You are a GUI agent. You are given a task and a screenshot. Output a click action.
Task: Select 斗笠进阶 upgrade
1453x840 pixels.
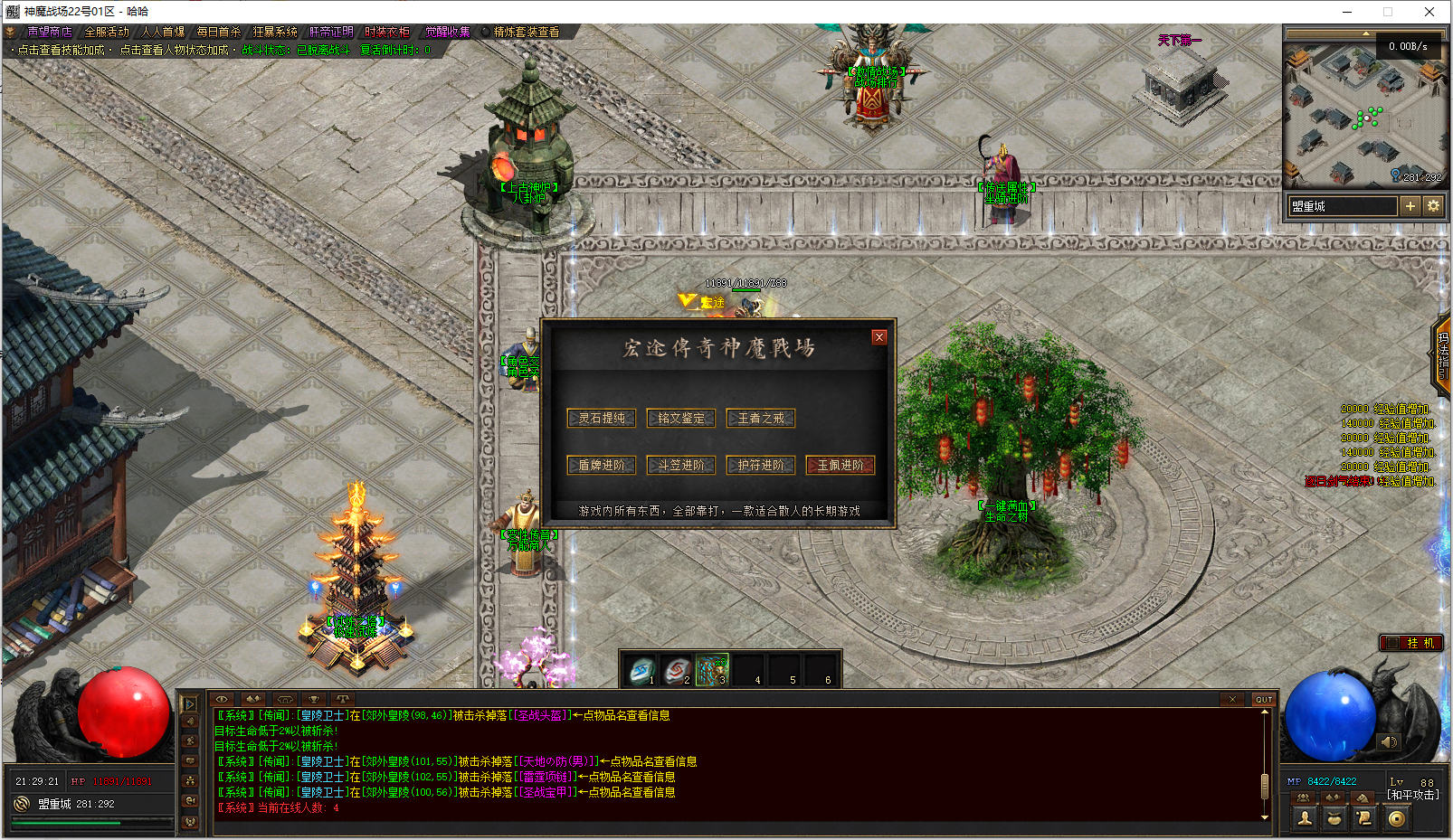pyautogui.click(x=681, y=465)
